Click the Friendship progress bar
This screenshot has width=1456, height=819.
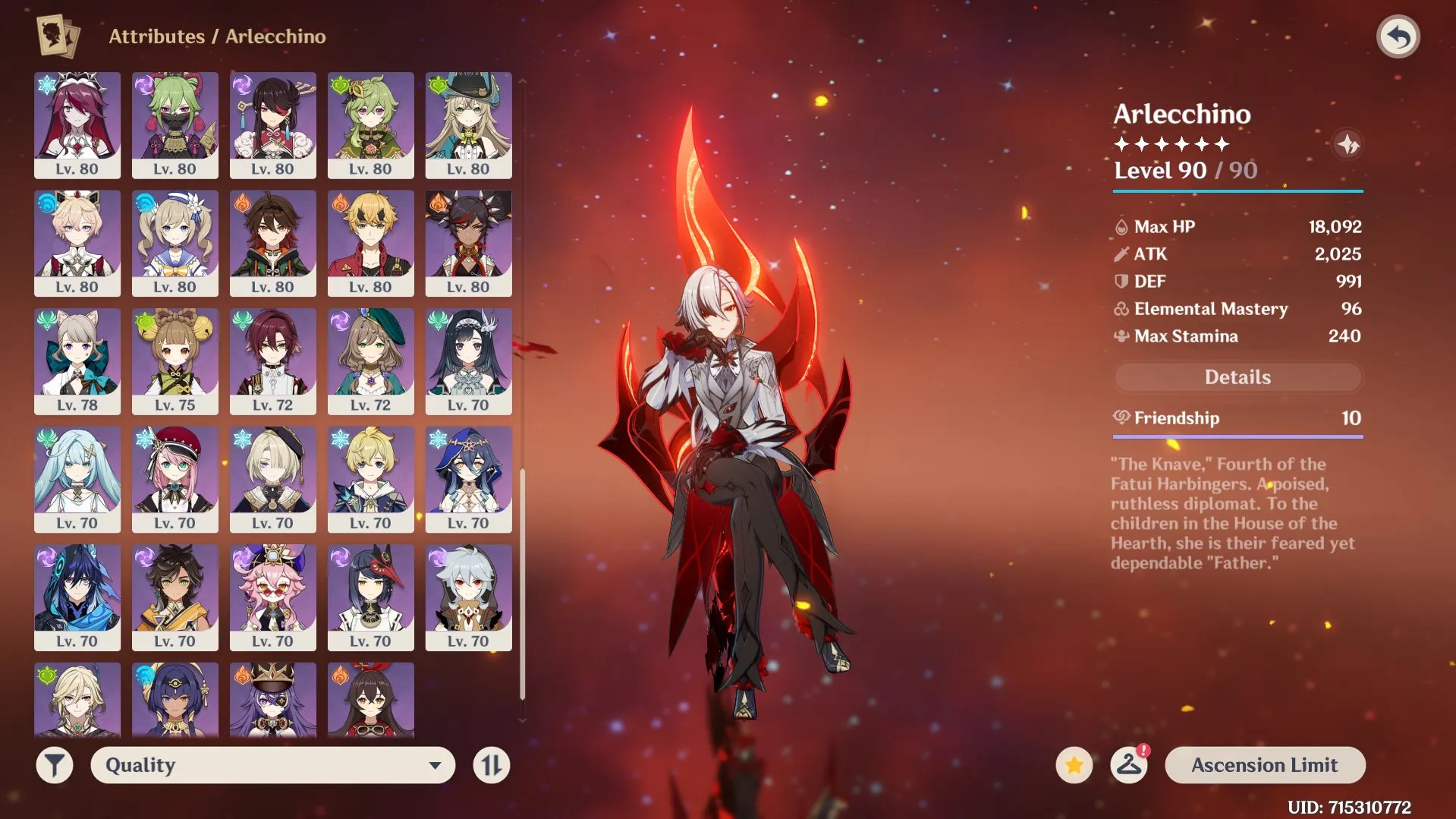[x=1236, y=436]
